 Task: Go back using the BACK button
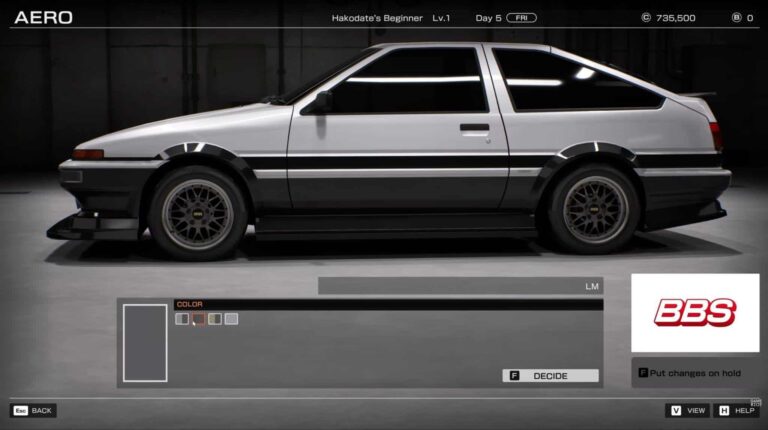coord(33,411)
